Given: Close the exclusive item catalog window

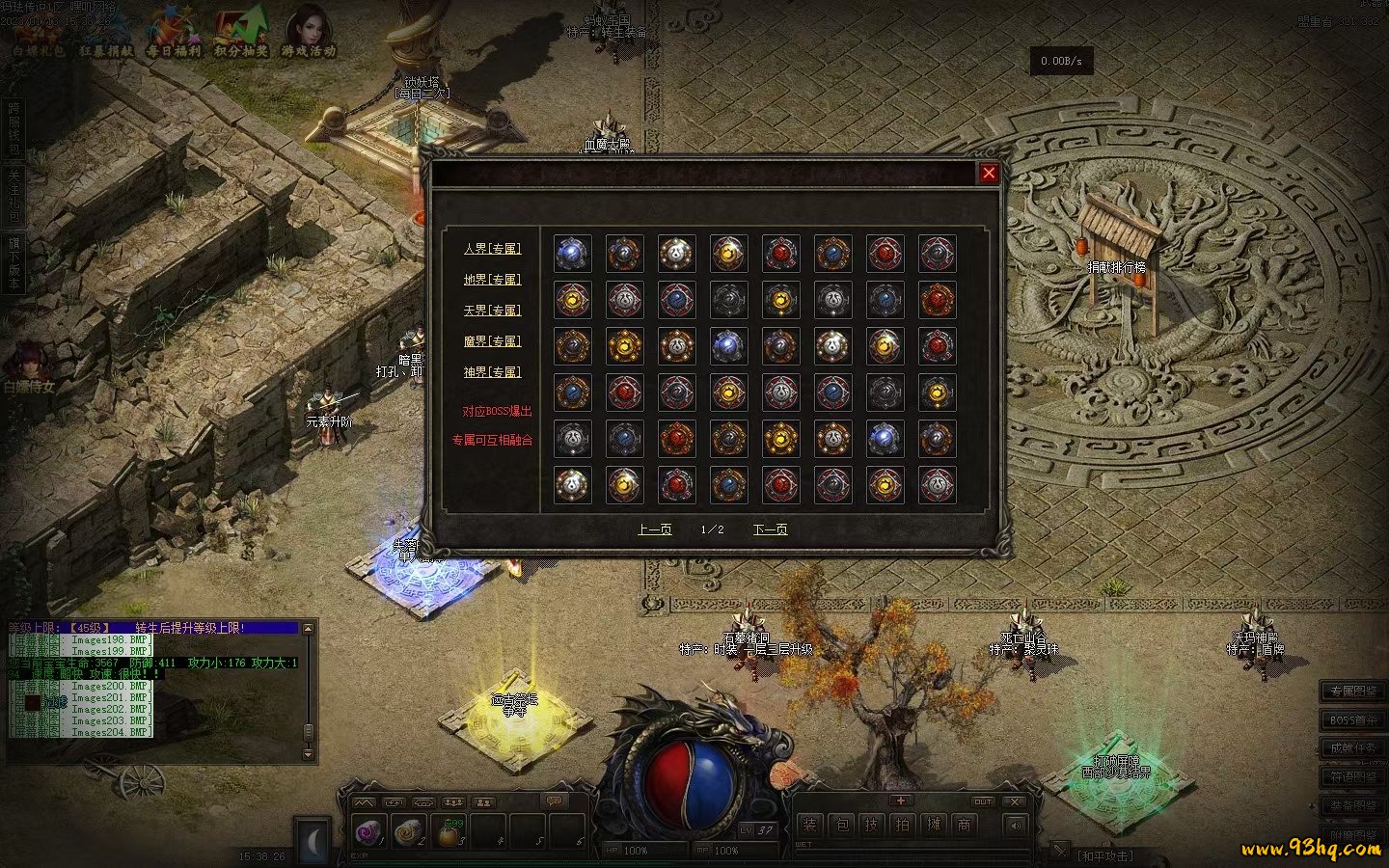Looking at the screenshot, I should pyautogui.click(x=989, y=174).
